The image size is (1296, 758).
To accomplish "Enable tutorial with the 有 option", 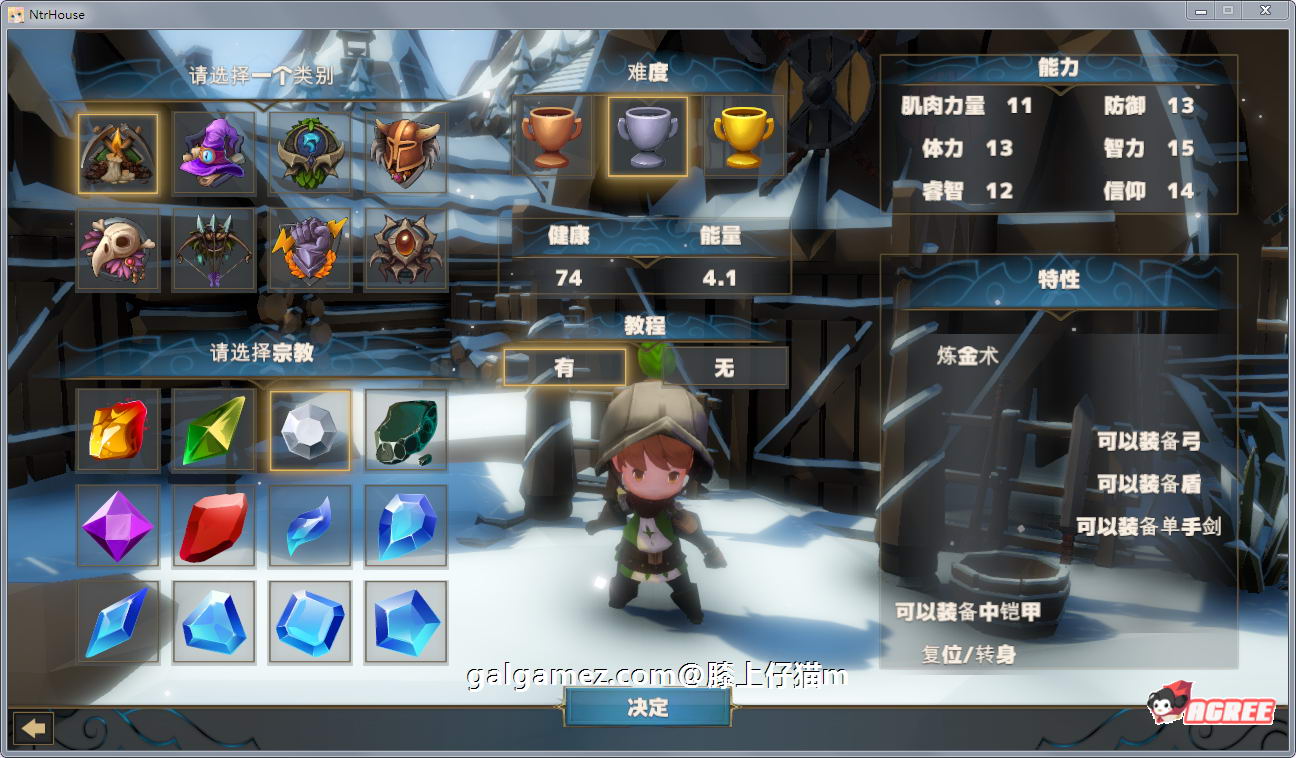I will [x=564, y=368].
